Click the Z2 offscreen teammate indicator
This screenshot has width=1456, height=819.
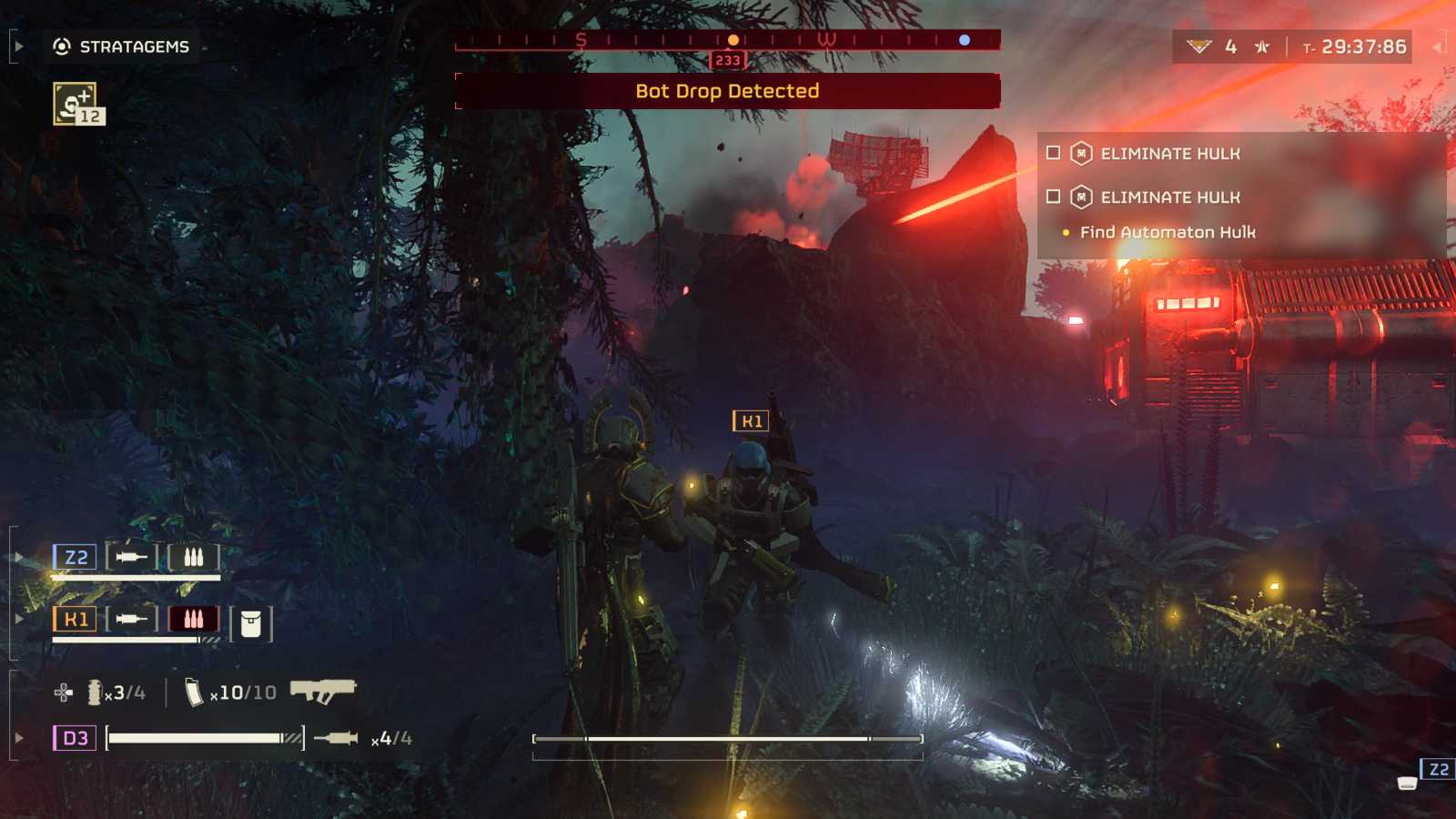(x=1438, y=770)
